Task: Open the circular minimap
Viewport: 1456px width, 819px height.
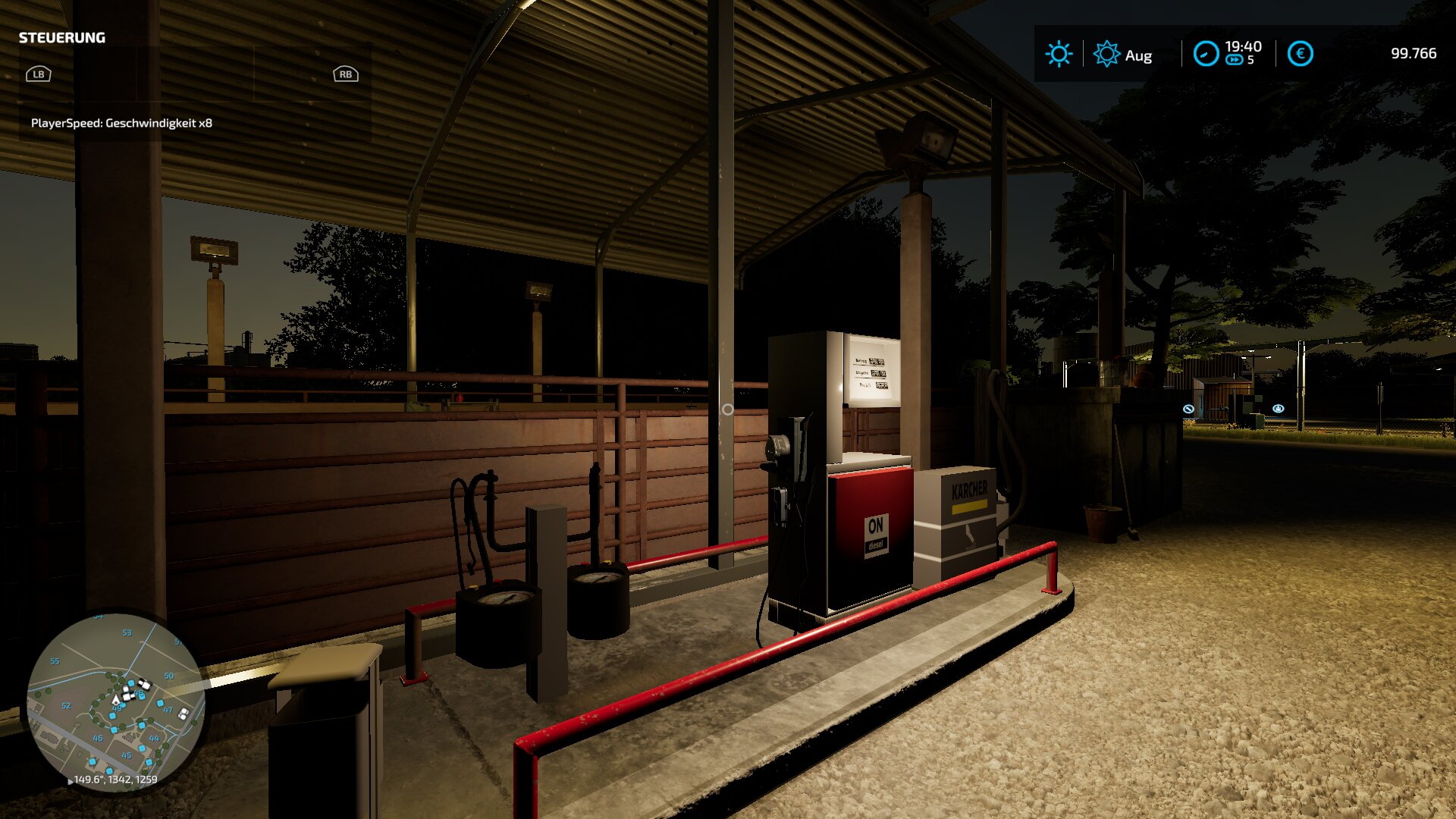Action: click(115, 701)
